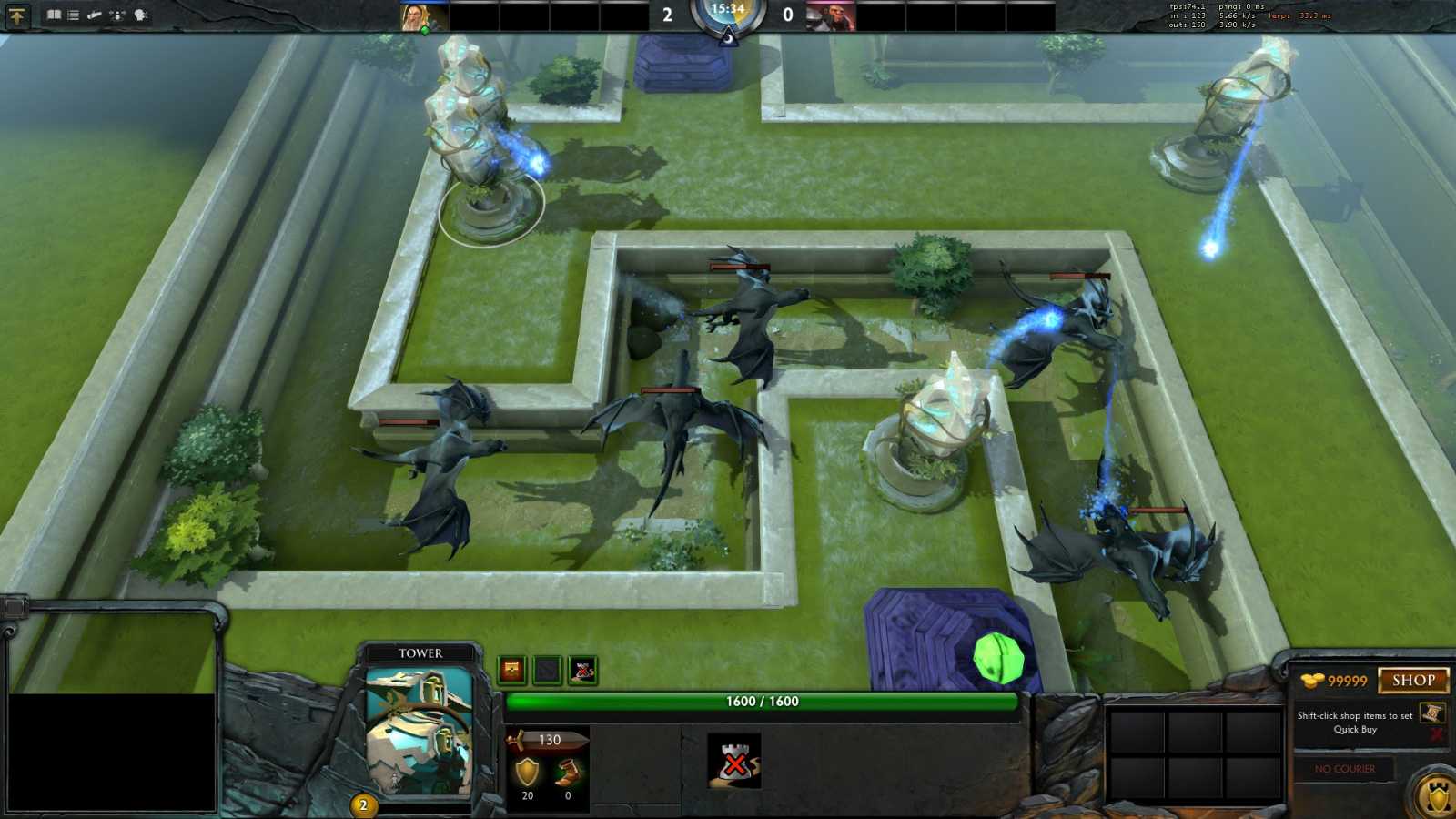The height and width of the screenshot is (819, 1456).
Task: Open the Learn tab book icon
Action: coord(53,15)
